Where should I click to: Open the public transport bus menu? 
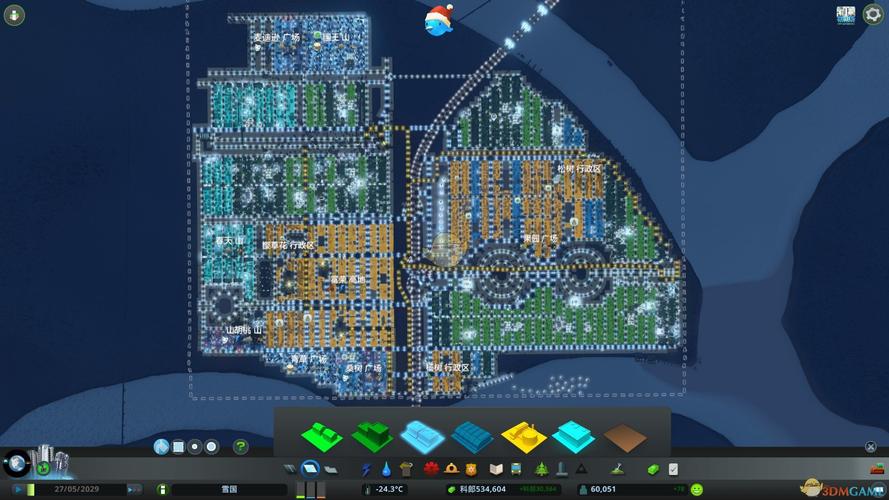pyautogui.click(x=516, y=468)
